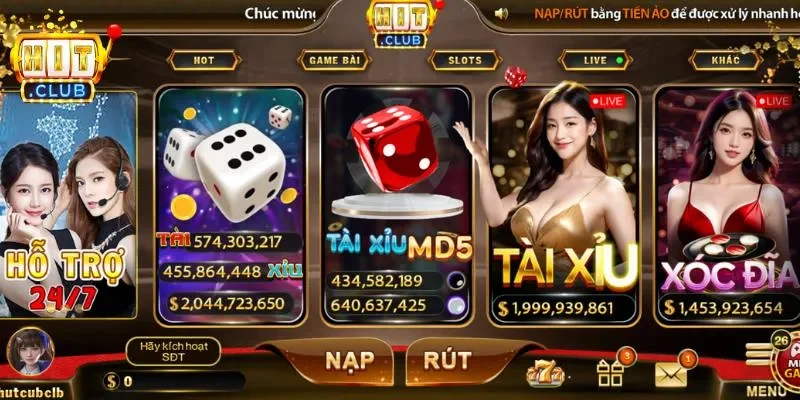Select the SLOTS category tab

[464, 60]
